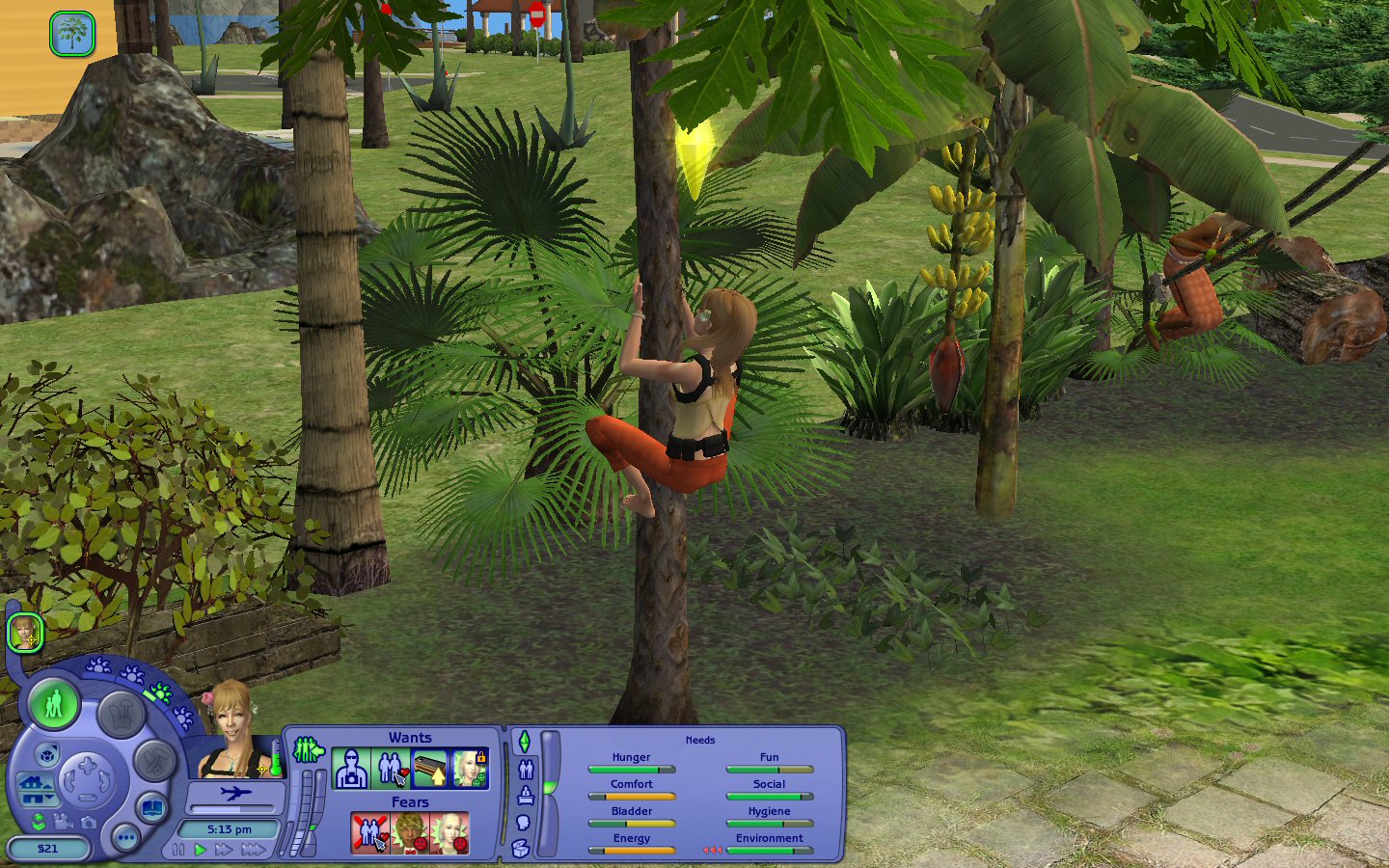Pause the game

click(178, 850)
